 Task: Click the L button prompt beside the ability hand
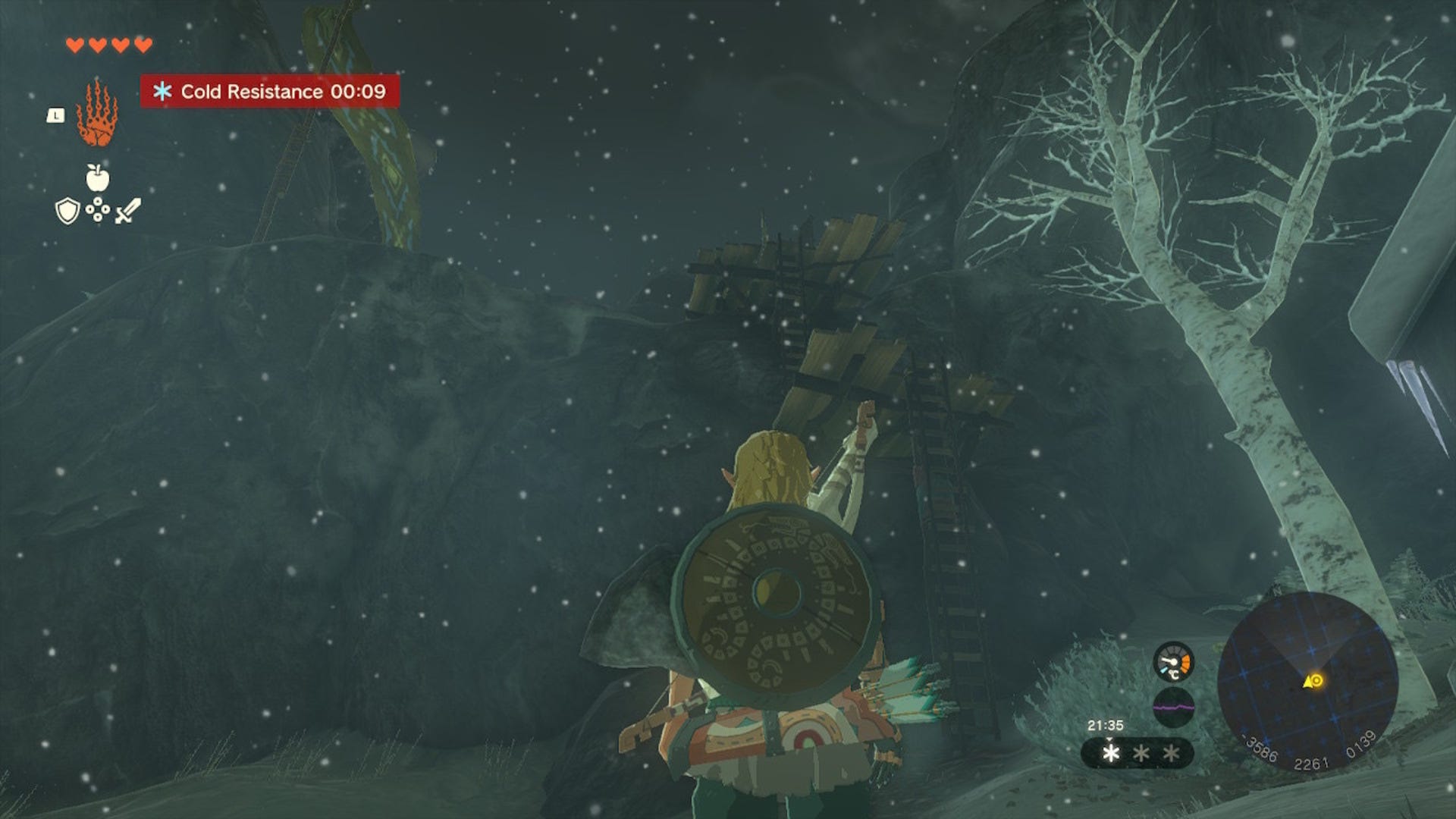coord(56,116)
